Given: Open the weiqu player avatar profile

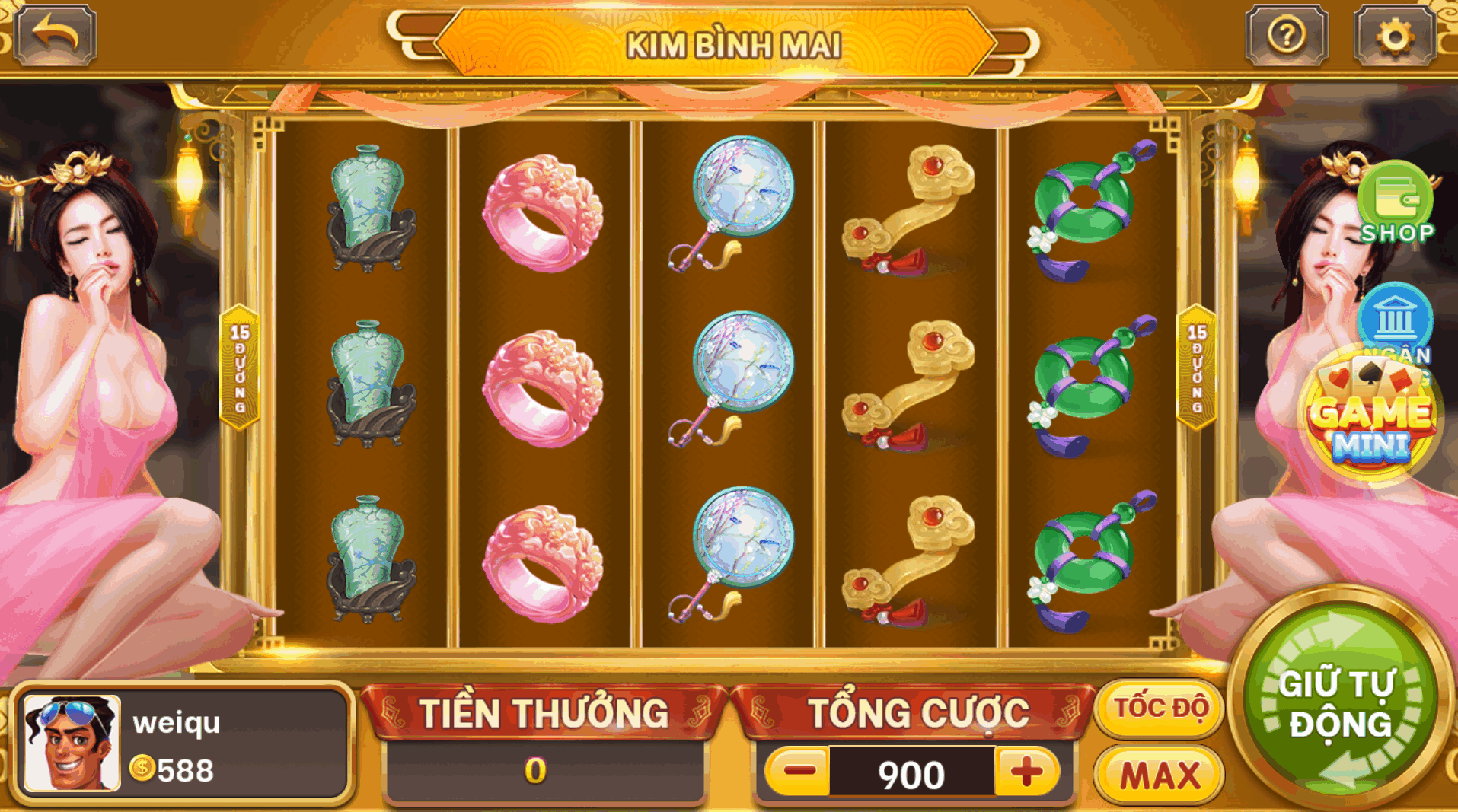Looking at the screenshot, I should click(72, 744).
